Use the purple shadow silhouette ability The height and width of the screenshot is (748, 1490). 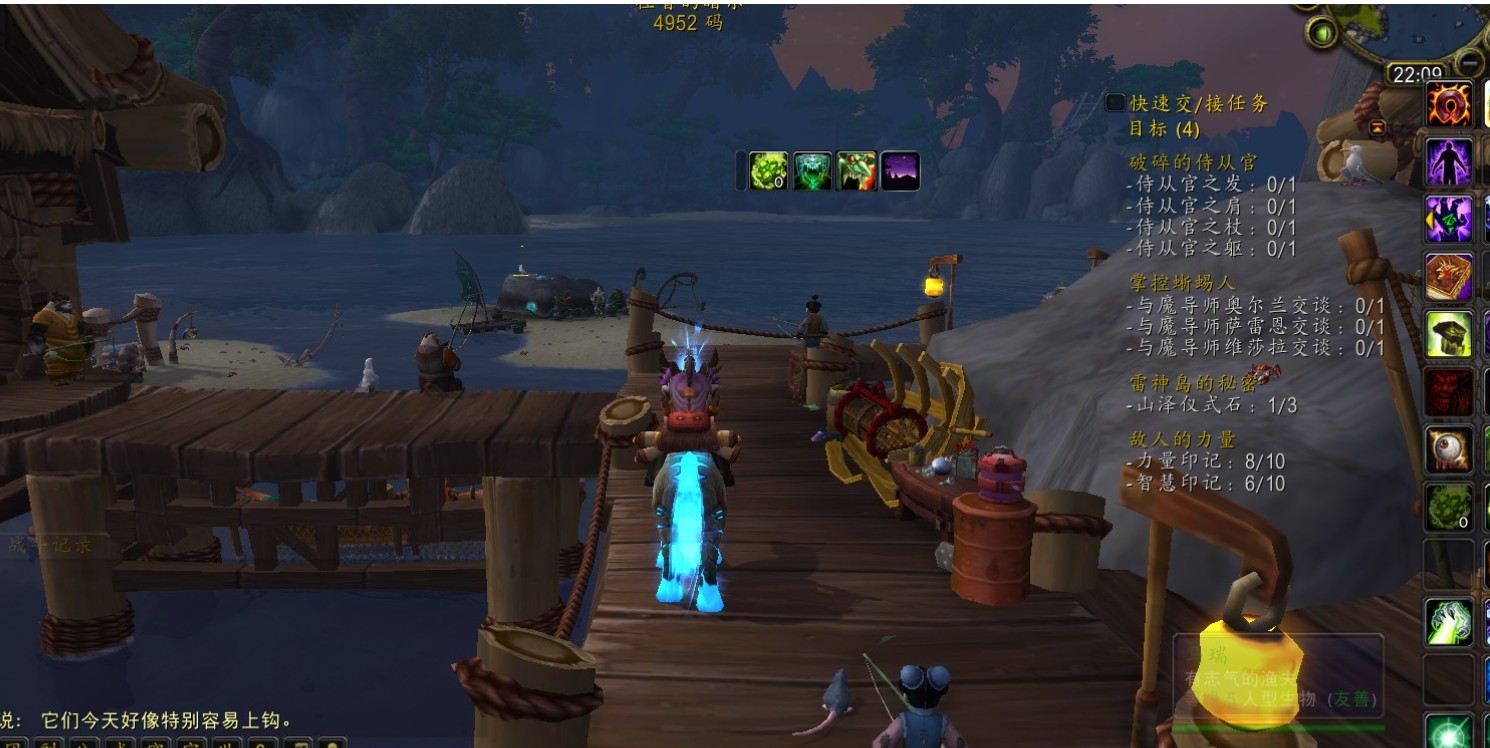[x=1449, y=161]
